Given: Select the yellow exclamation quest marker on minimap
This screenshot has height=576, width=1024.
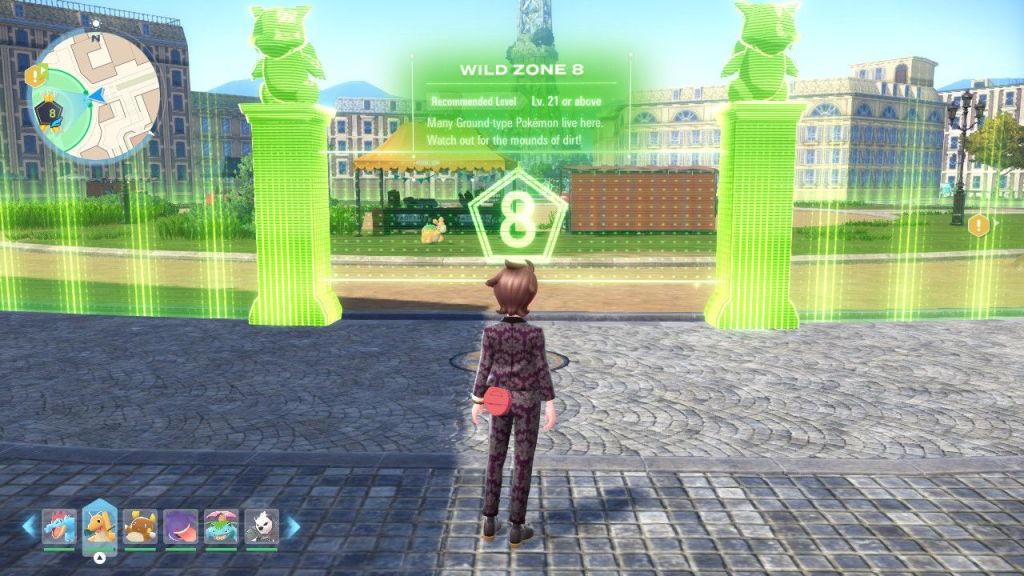Looking at the screenshot, I should 37,74.
